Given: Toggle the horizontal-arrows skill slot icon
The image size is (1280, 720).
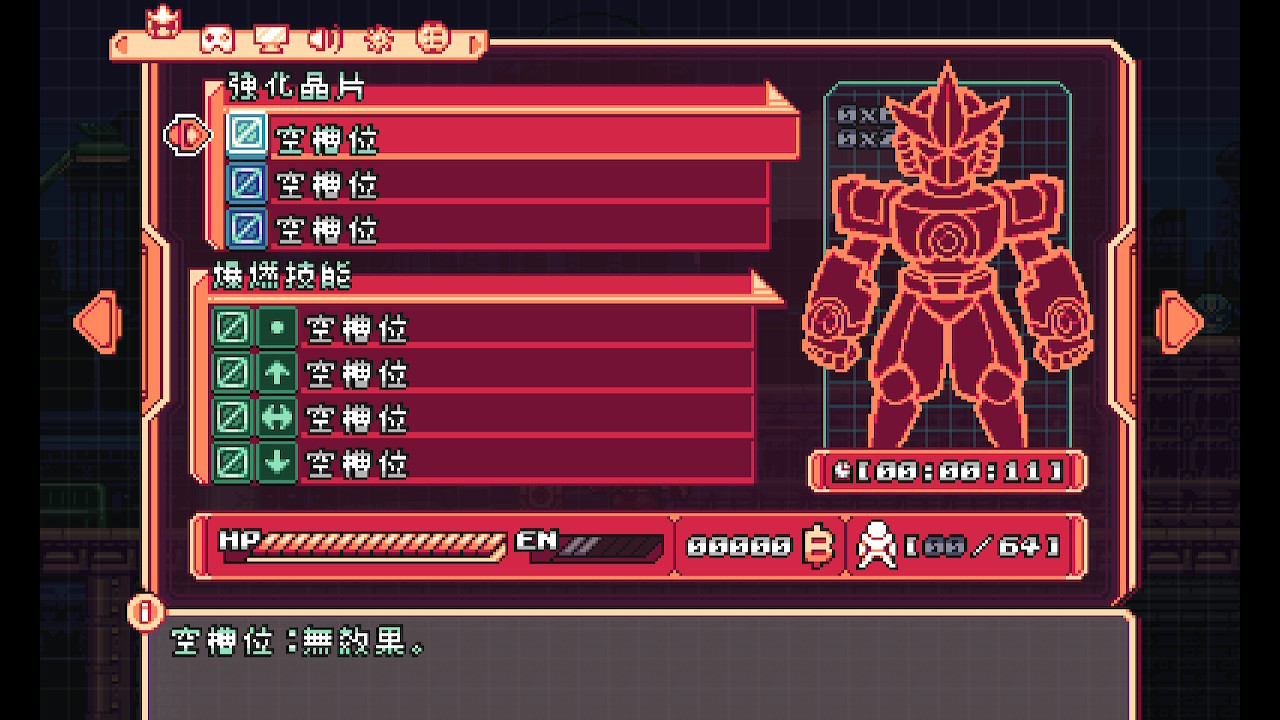Looking at the screenshot, I should tap(276, 420).
